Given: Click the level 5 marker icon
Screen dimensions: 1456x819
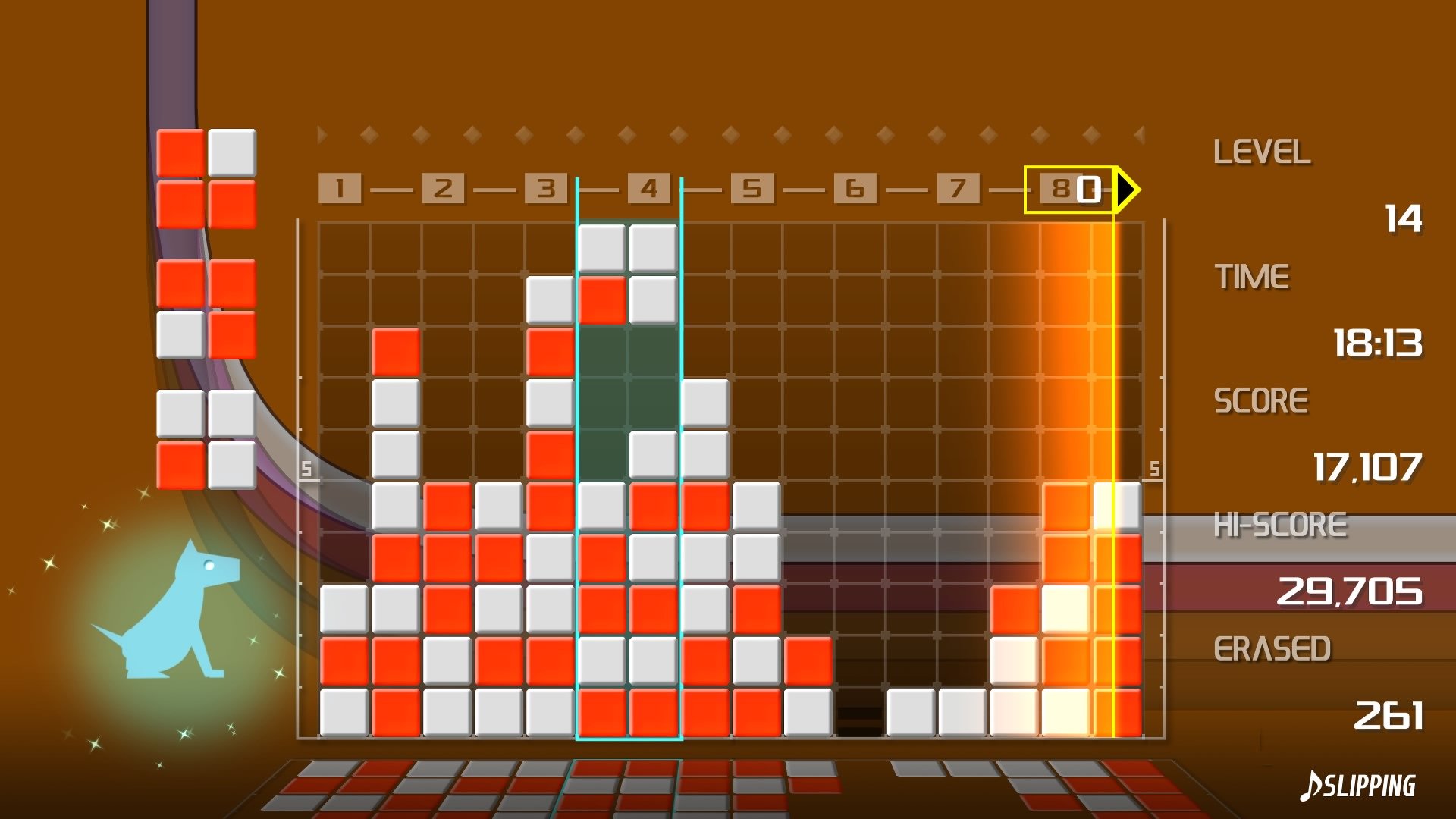Looking at the screenshot, I should click(752, 188).
